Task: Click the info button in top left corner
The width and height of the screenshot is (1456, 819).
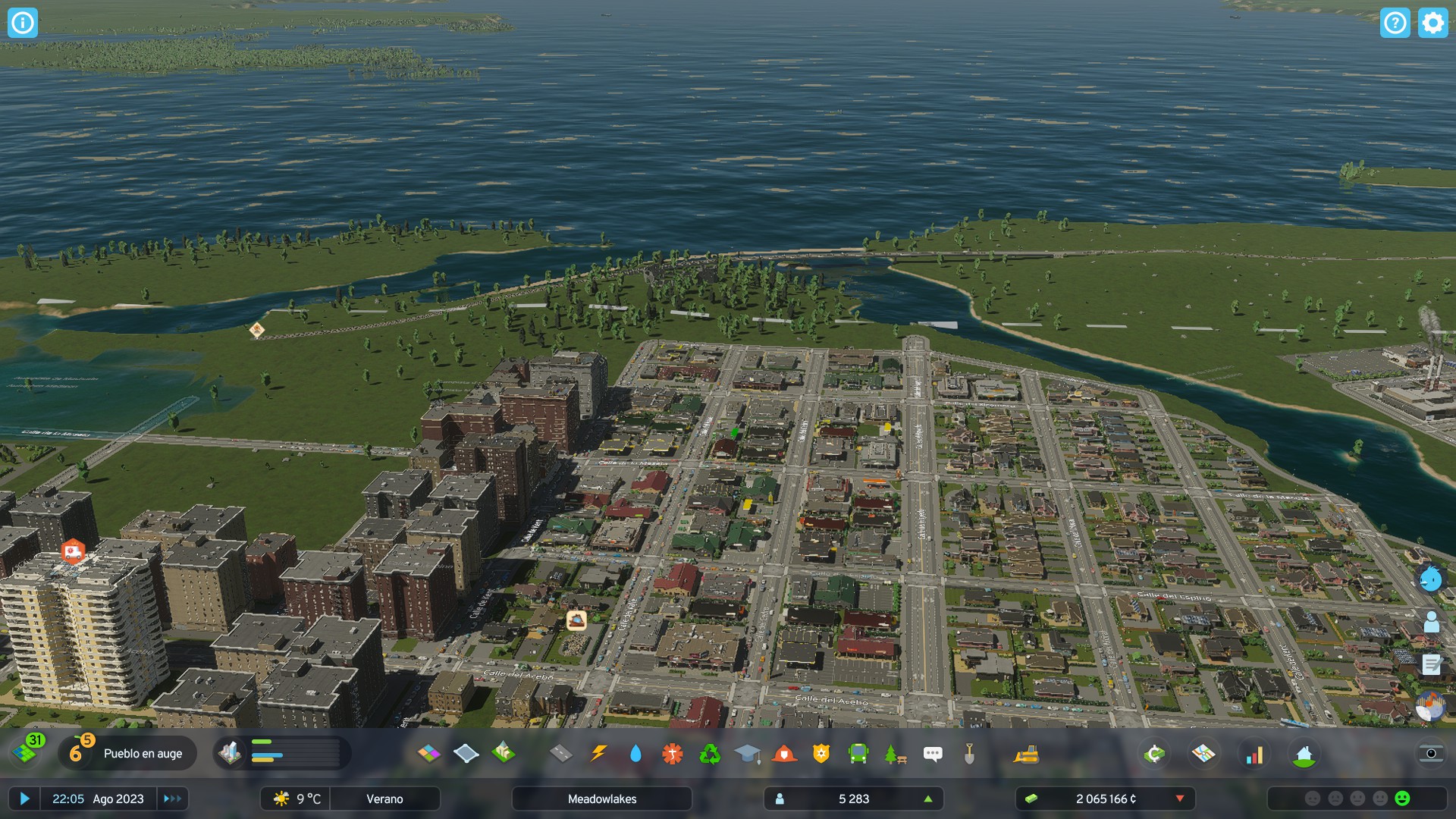Action: [x=24, y=23]
